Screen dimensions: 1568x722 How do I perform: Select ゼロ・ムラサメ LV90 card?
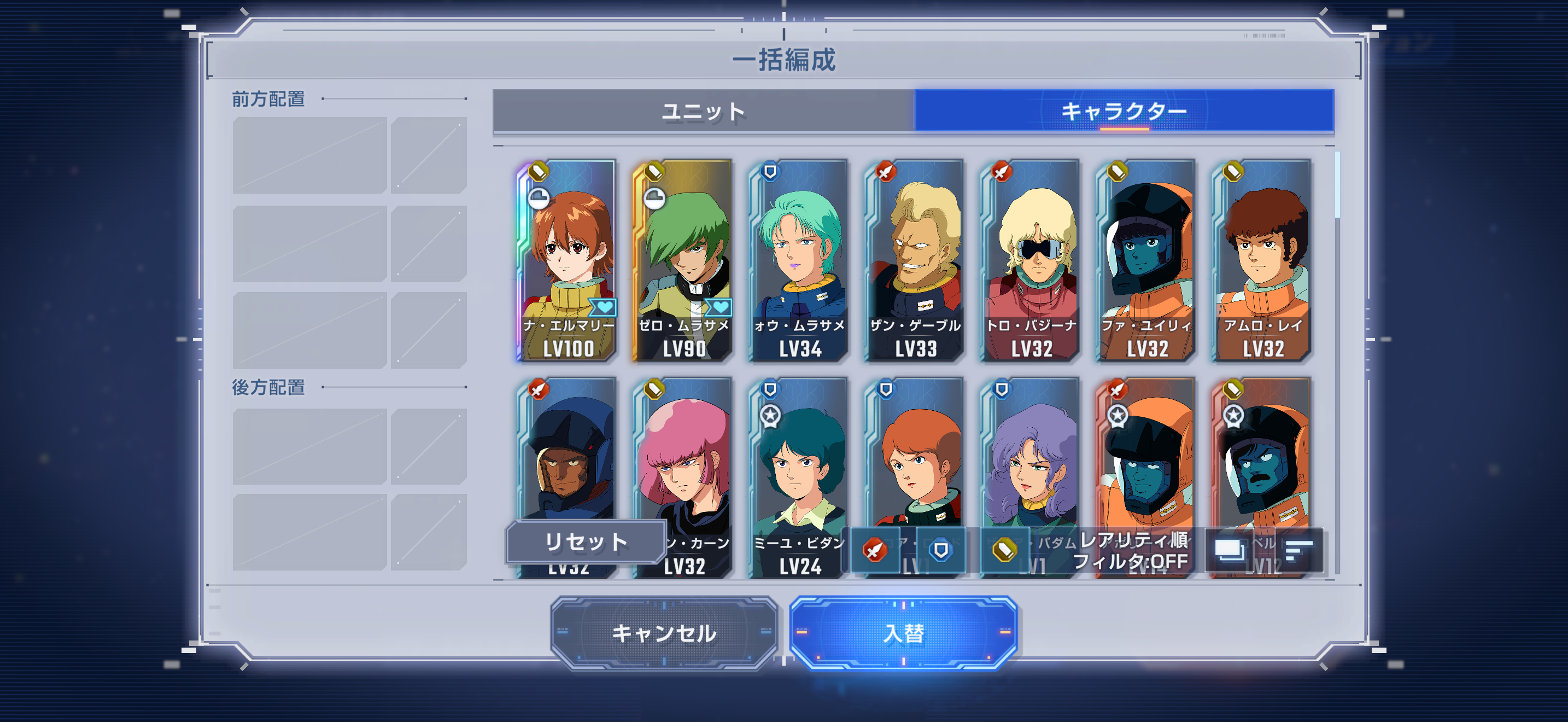pos(683,260)
